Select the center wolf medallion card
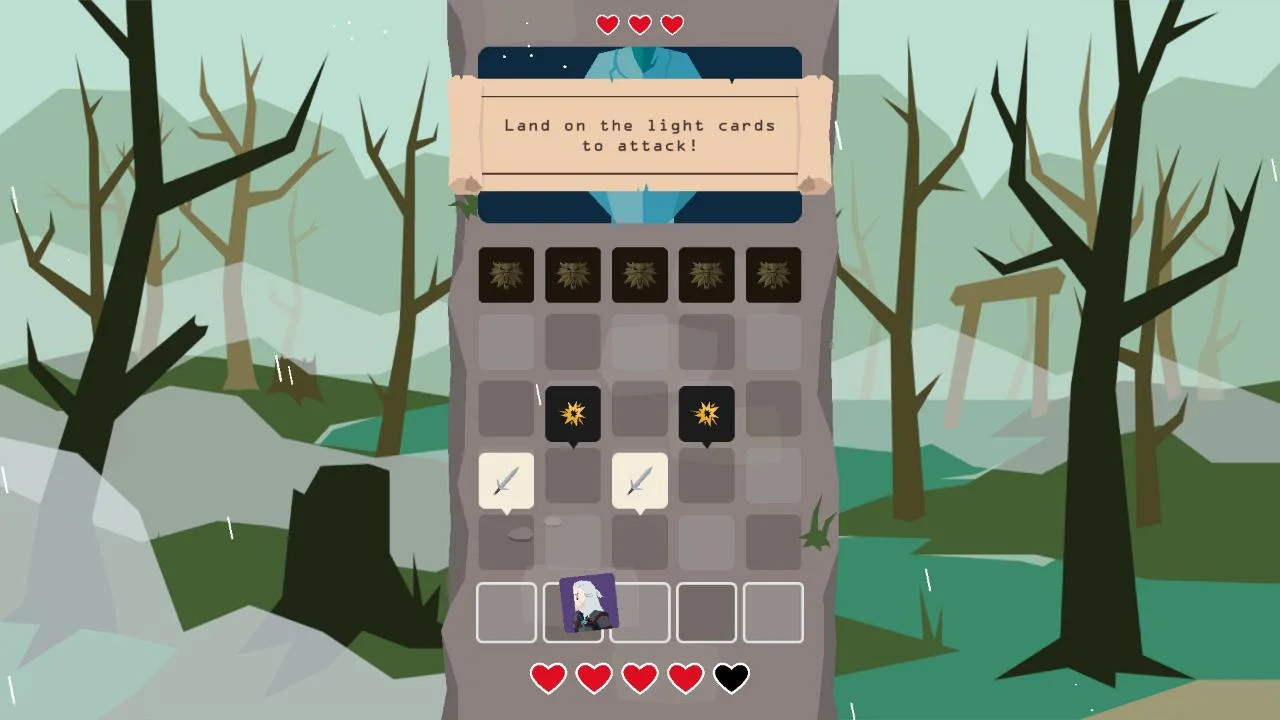 [x=640, y=275]
